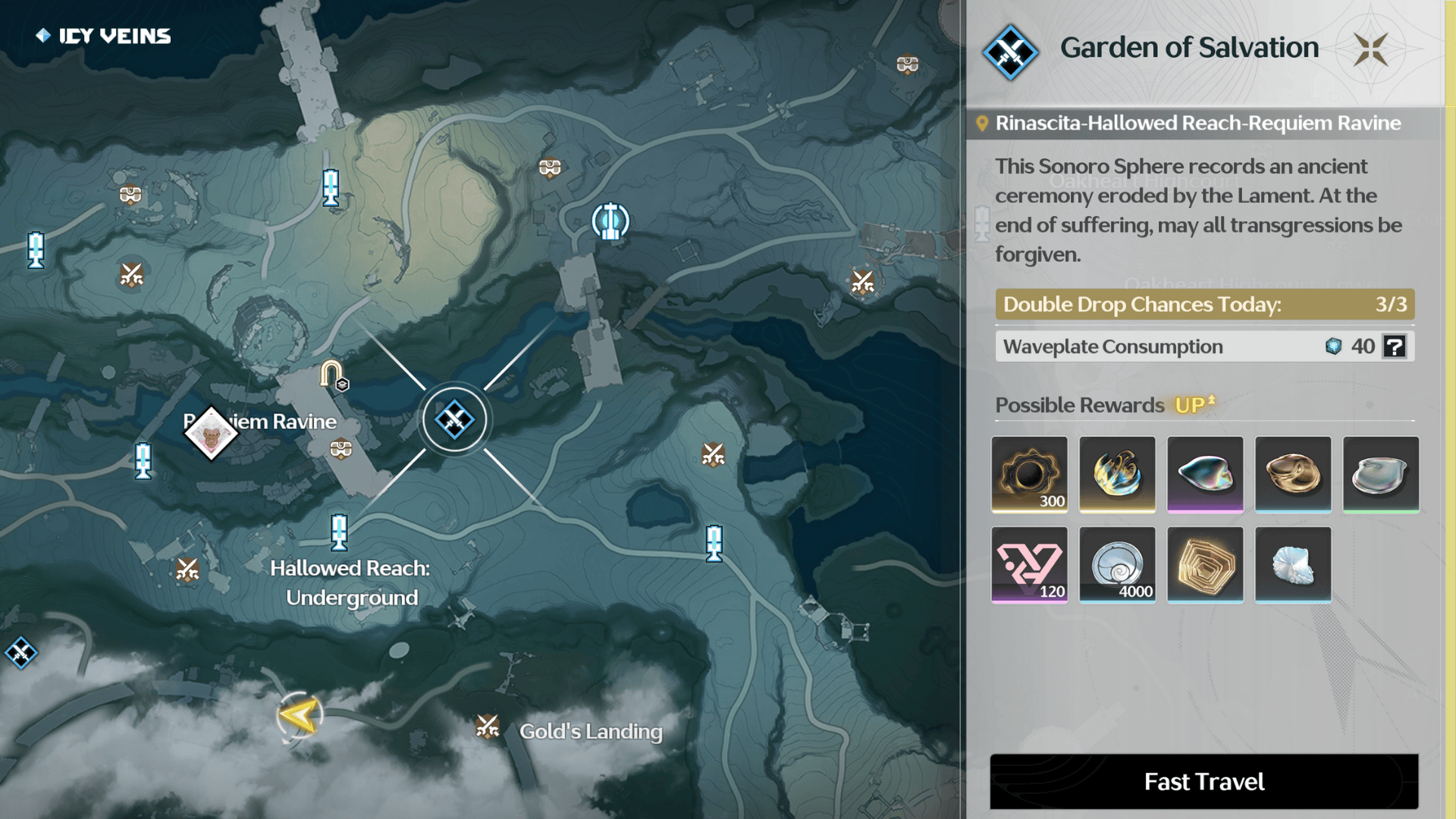This screenshot has height=819, width=1456.
Task: Inspect the silver green-tier shell reward
Action: 1380,474
